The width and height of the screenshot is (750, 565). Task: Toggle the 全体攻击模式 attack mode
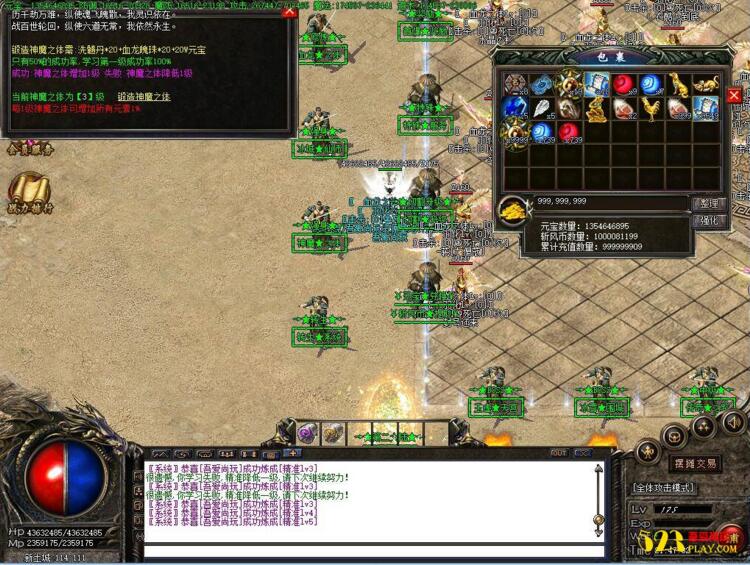click(x=664, y=487)
